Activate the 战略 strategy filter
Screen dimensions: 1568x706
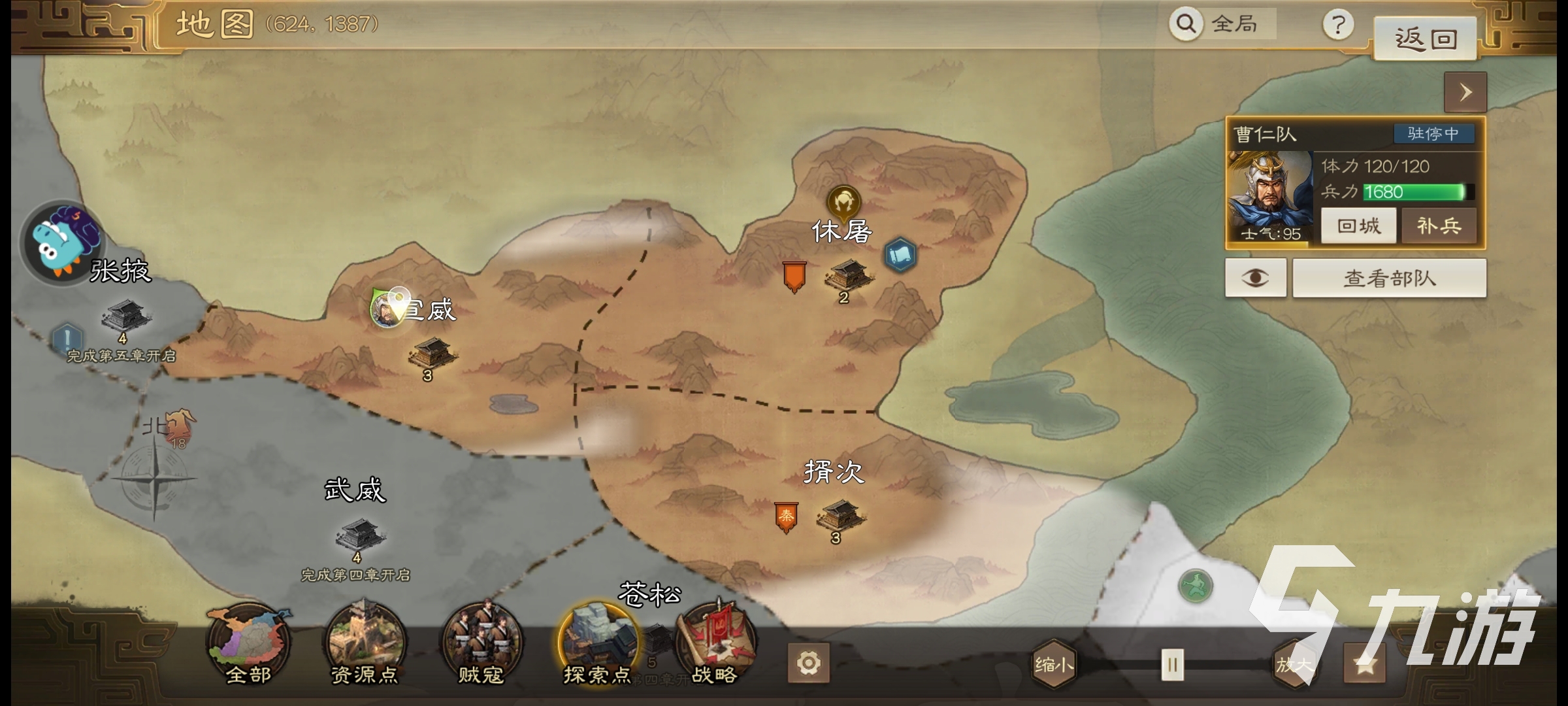tap(715, 644)
